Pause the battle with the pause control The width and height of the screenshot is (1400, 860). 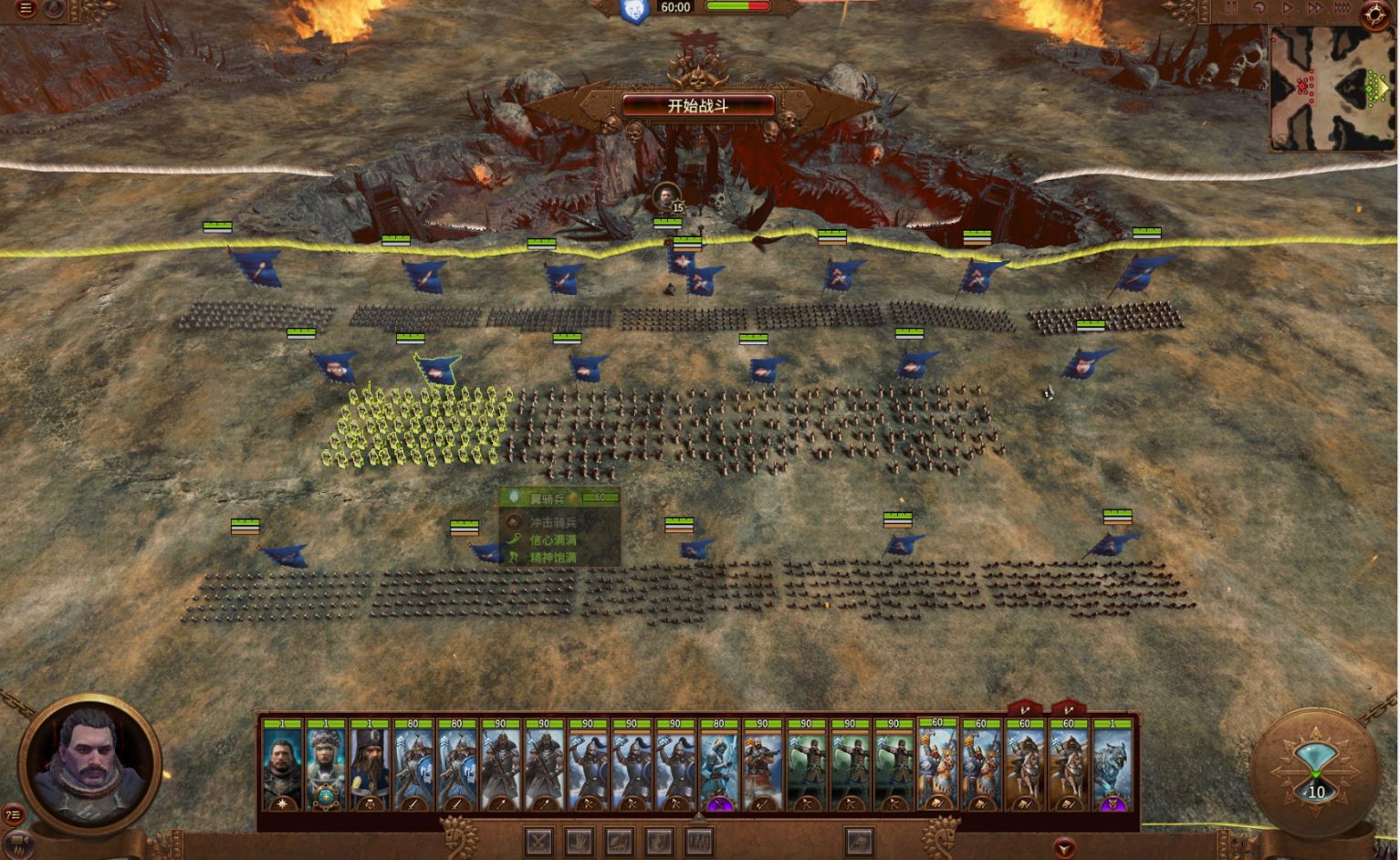[1231, 7]
